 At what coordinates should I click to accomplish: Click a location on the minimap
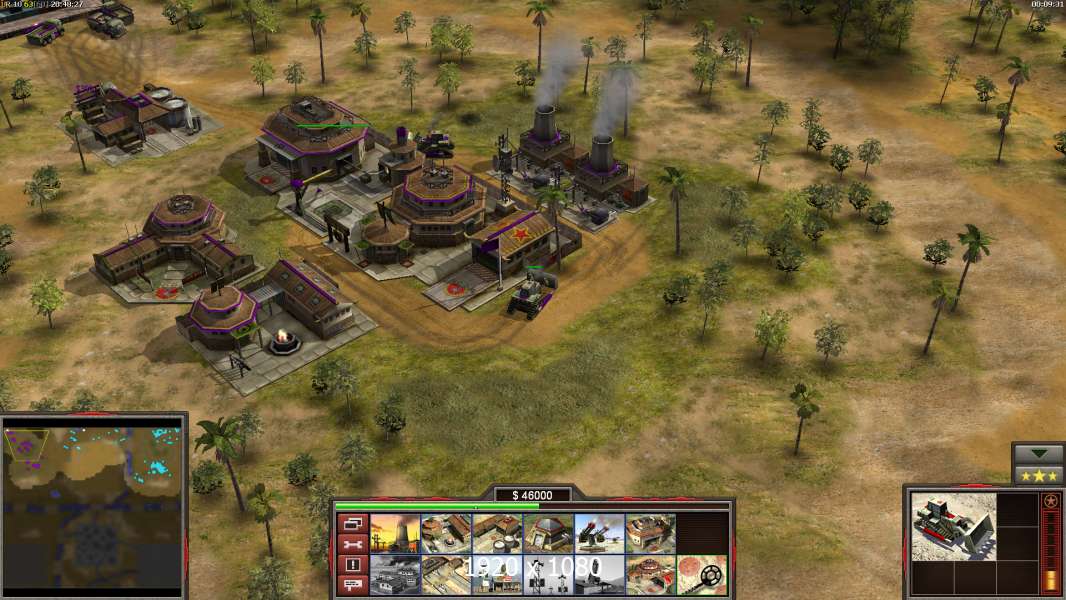pos(95,507)
